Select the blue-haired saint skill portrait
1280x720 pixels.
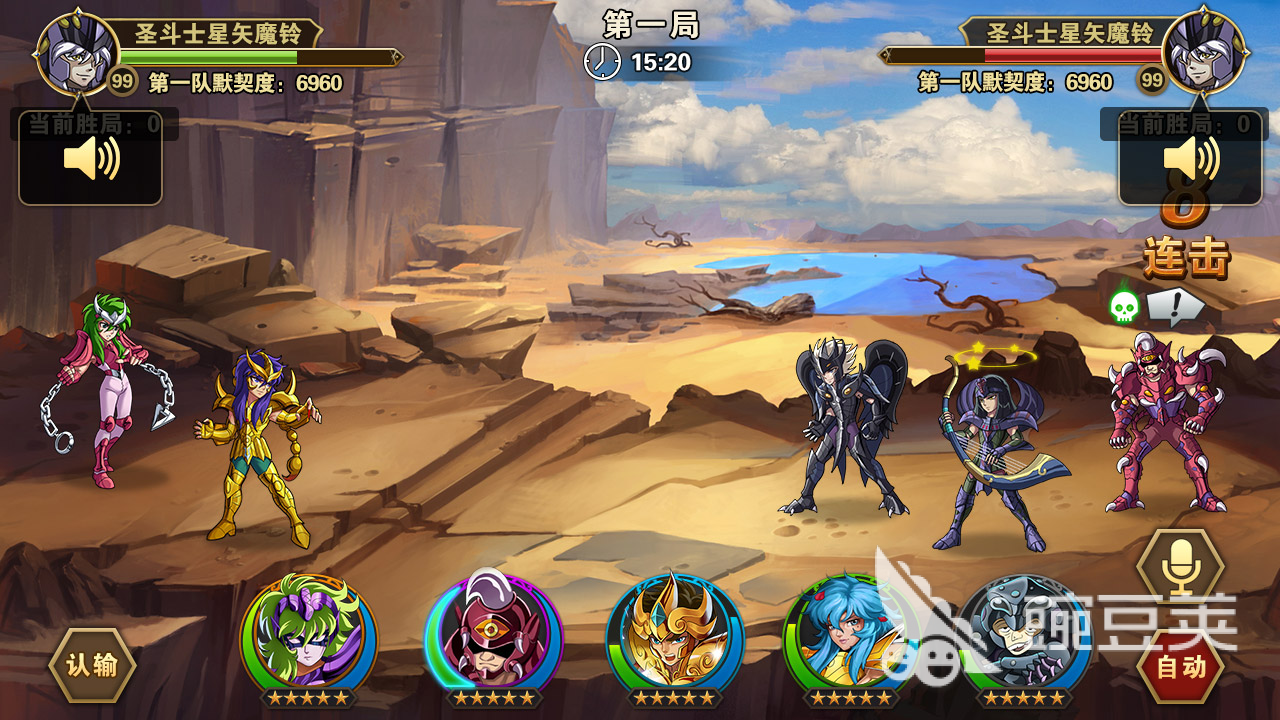[x=848, y=636]
